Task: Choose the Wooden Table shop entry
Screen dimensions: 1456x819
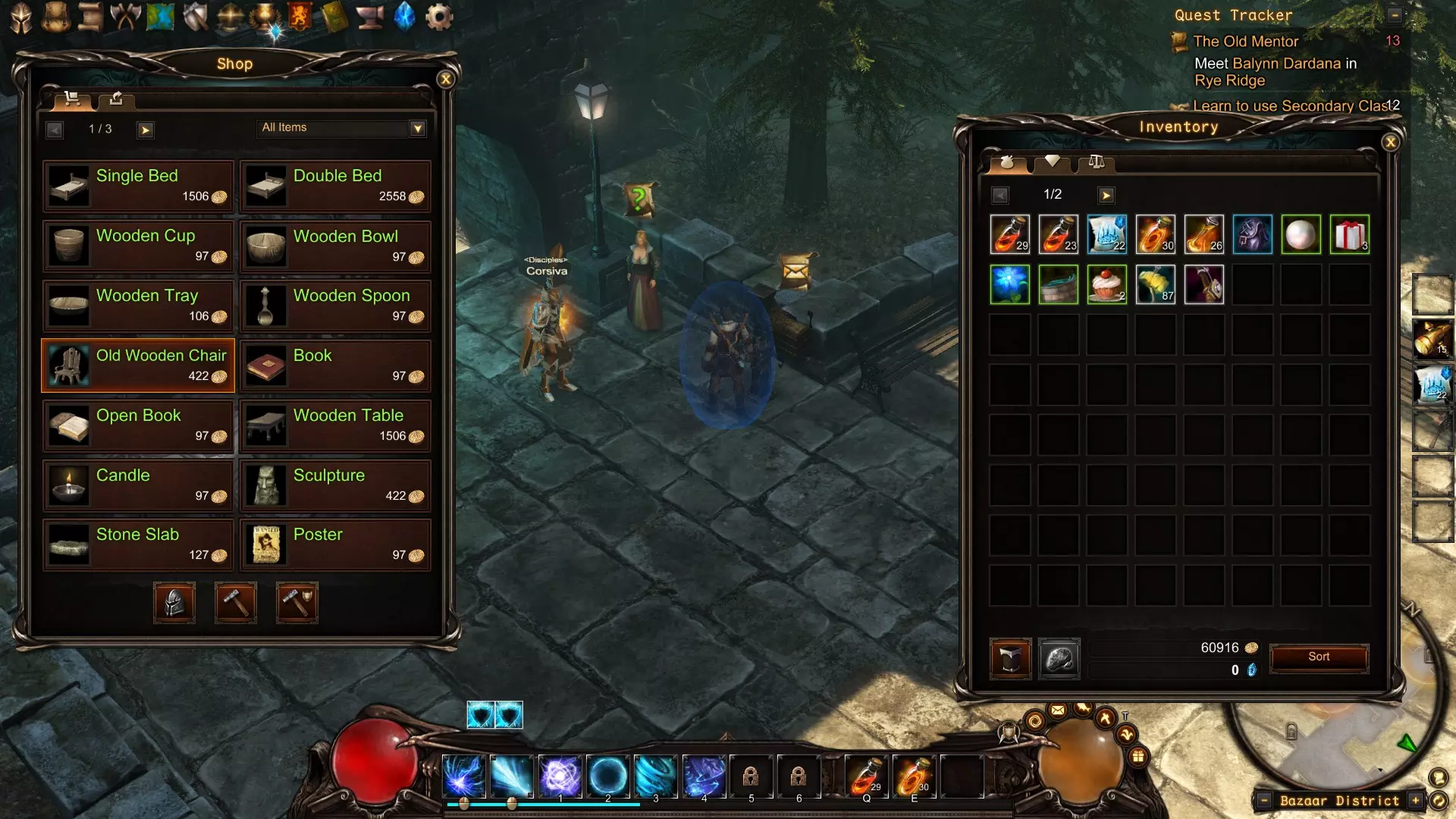Action: pyautogui.click(x=335, y=425)
